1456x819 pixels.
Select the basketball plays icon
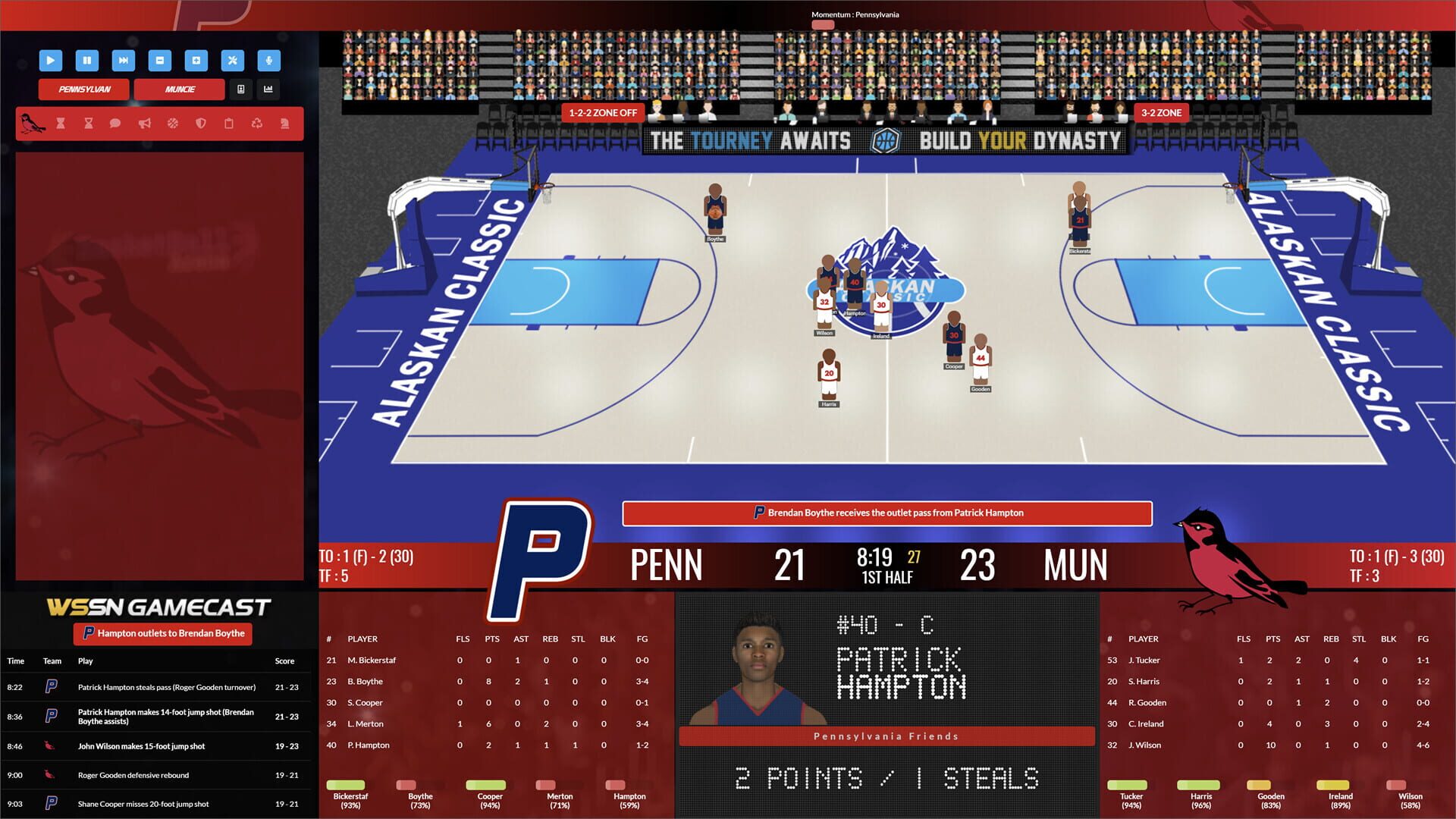[x=173, y=123]
